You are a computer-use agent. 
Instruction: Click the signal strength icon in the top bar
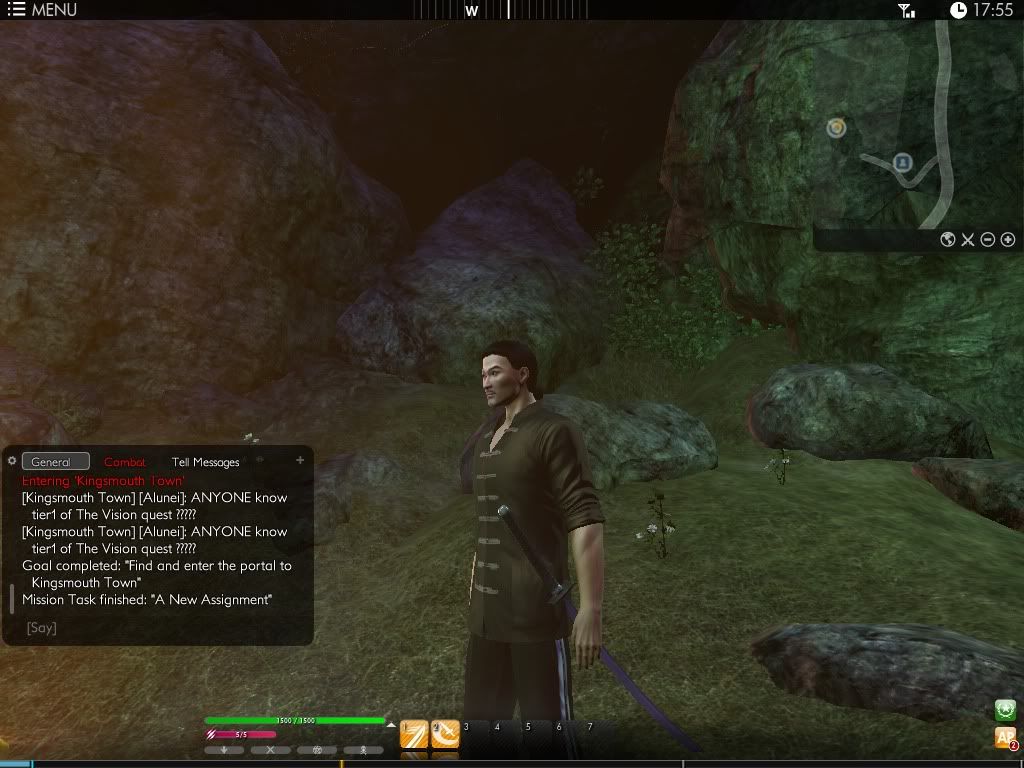pos(906,11)
